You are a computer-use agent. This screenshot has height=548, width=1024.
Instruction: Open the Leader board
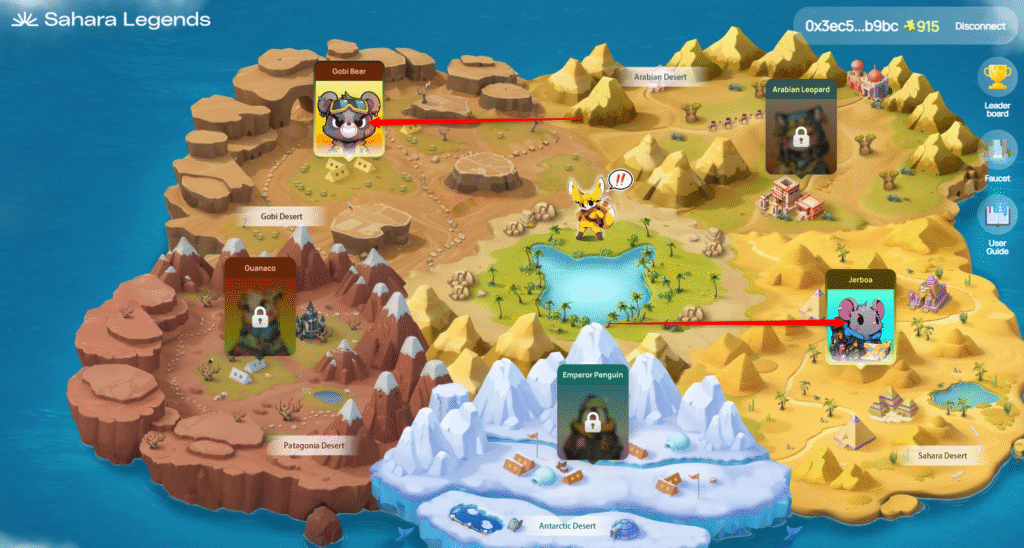pos(997,89)
